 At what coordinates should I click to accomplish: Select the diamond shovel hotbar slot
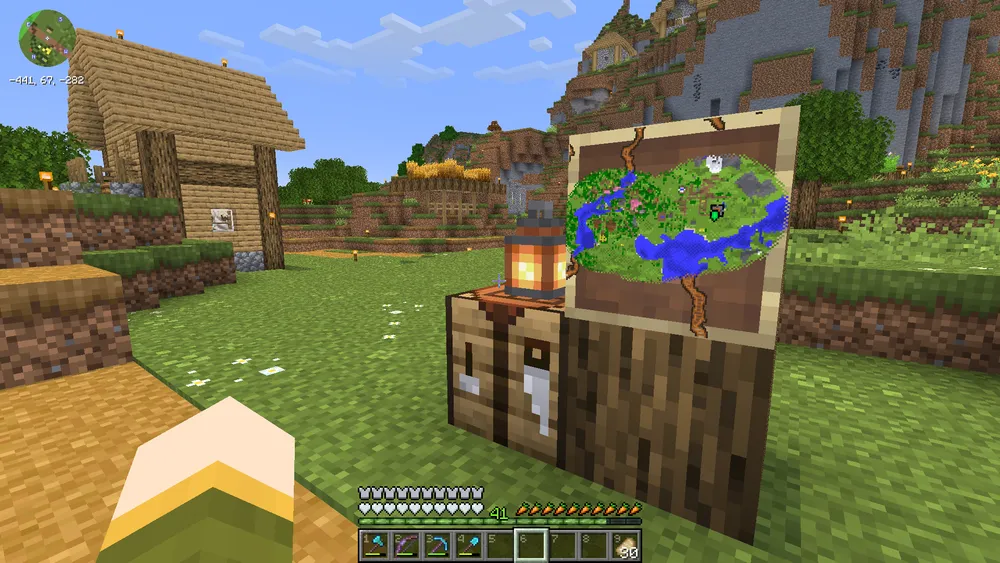point(468,546)
